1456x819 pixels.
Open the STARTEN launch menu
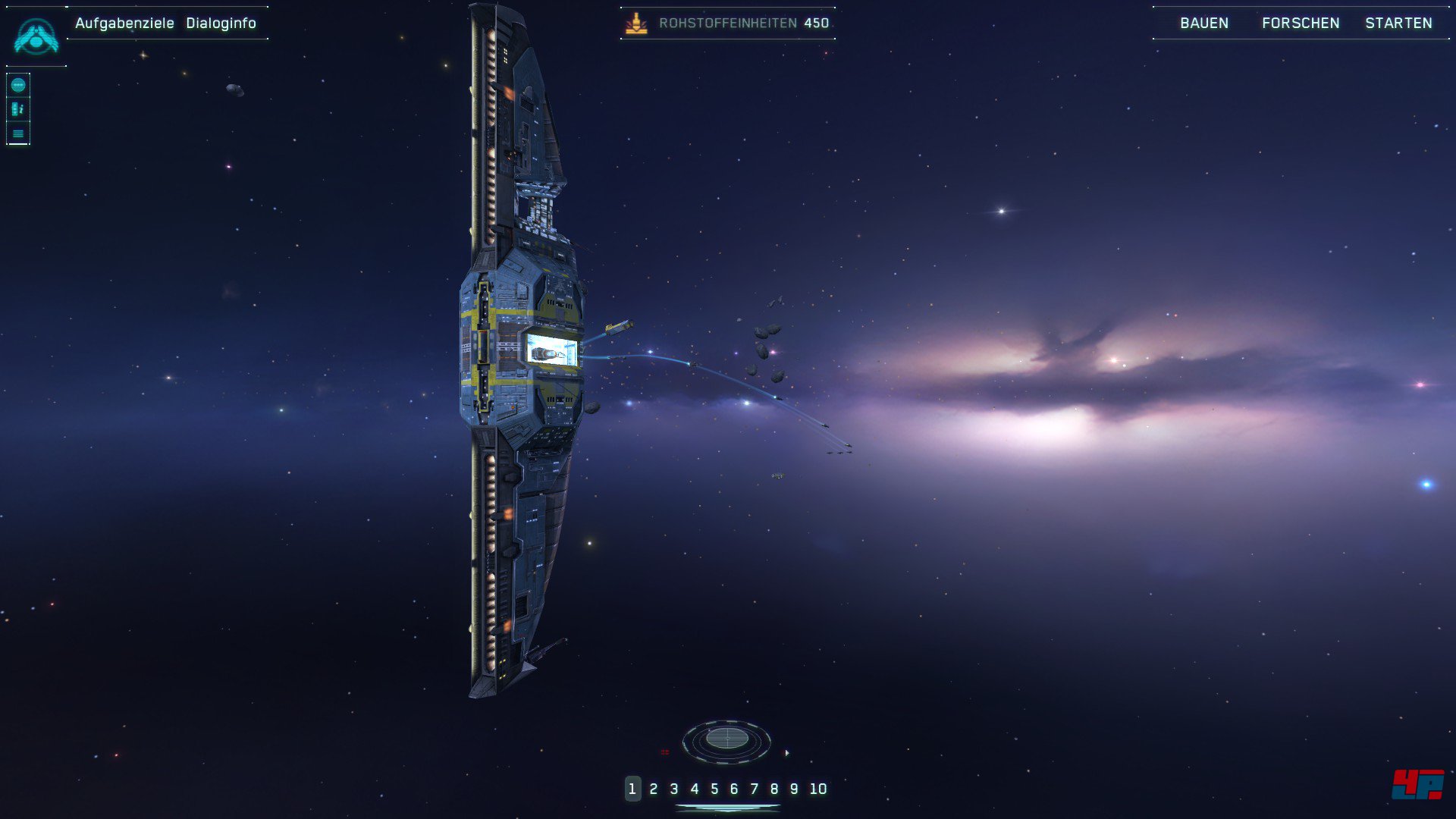coord(1398,24)
